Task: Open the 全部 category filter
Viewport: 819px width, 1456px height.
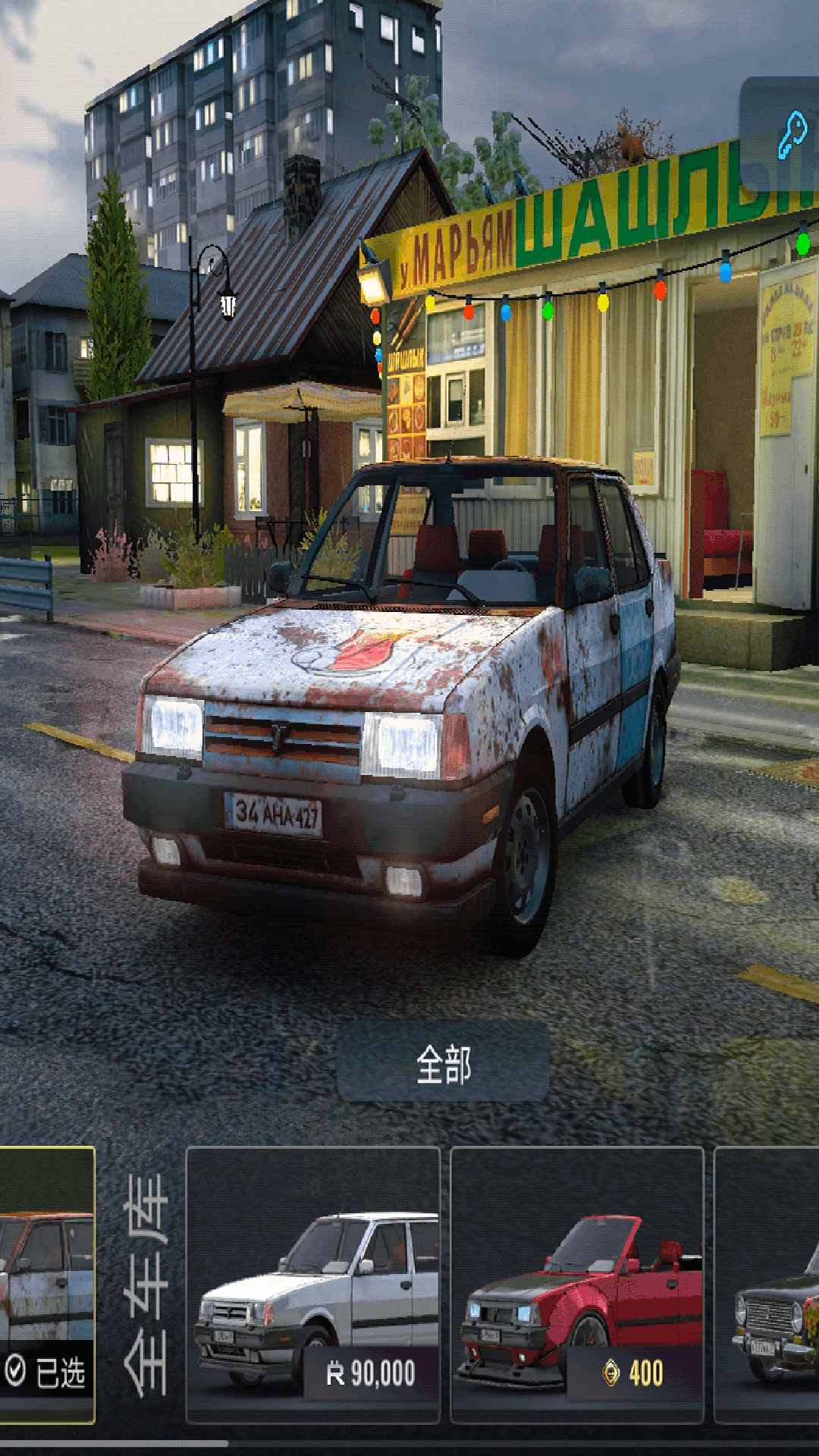Action: click(443, 1062)
